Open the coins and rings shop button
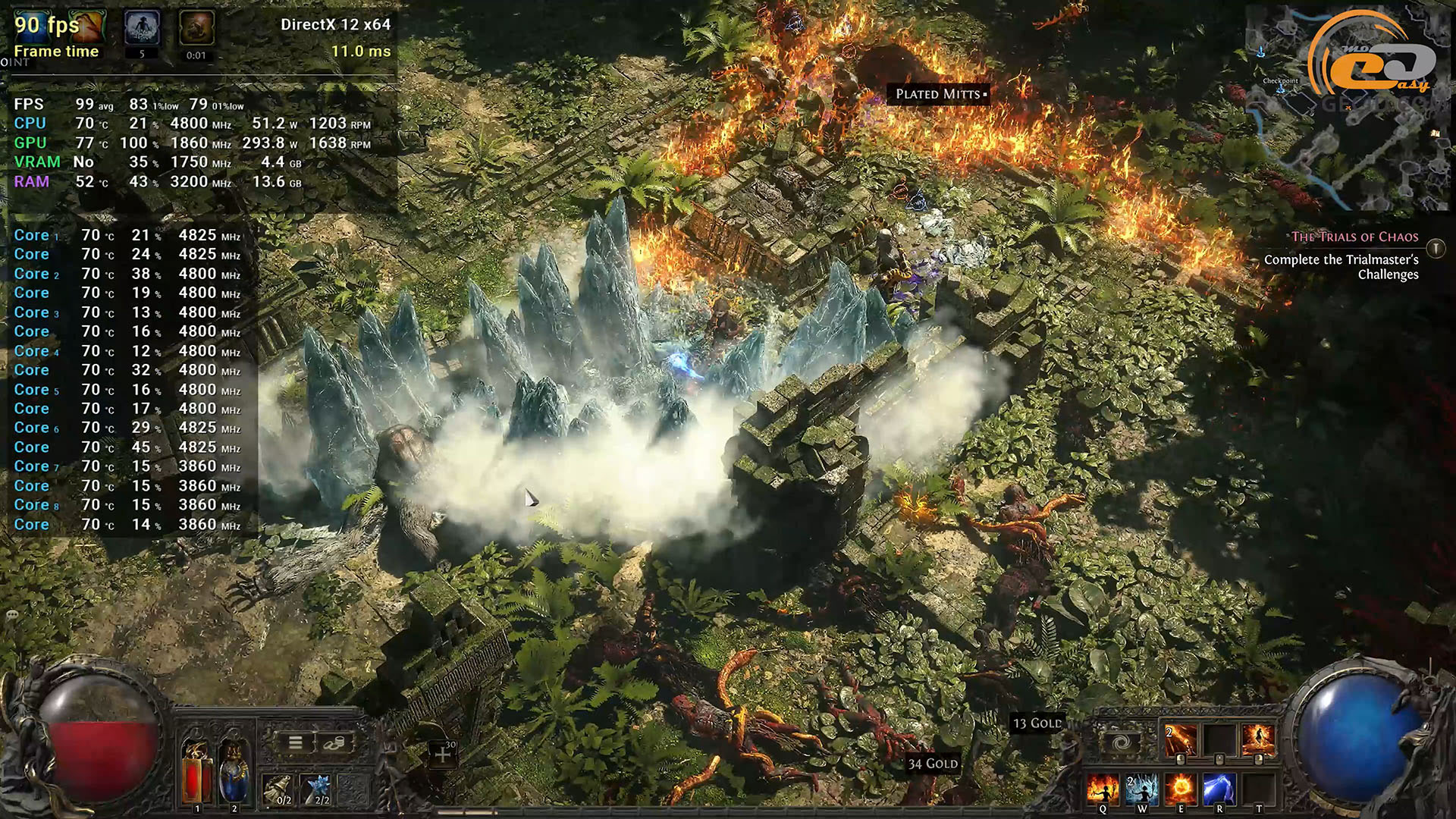This screenshot has height=819, width=1456. point(334,743)
